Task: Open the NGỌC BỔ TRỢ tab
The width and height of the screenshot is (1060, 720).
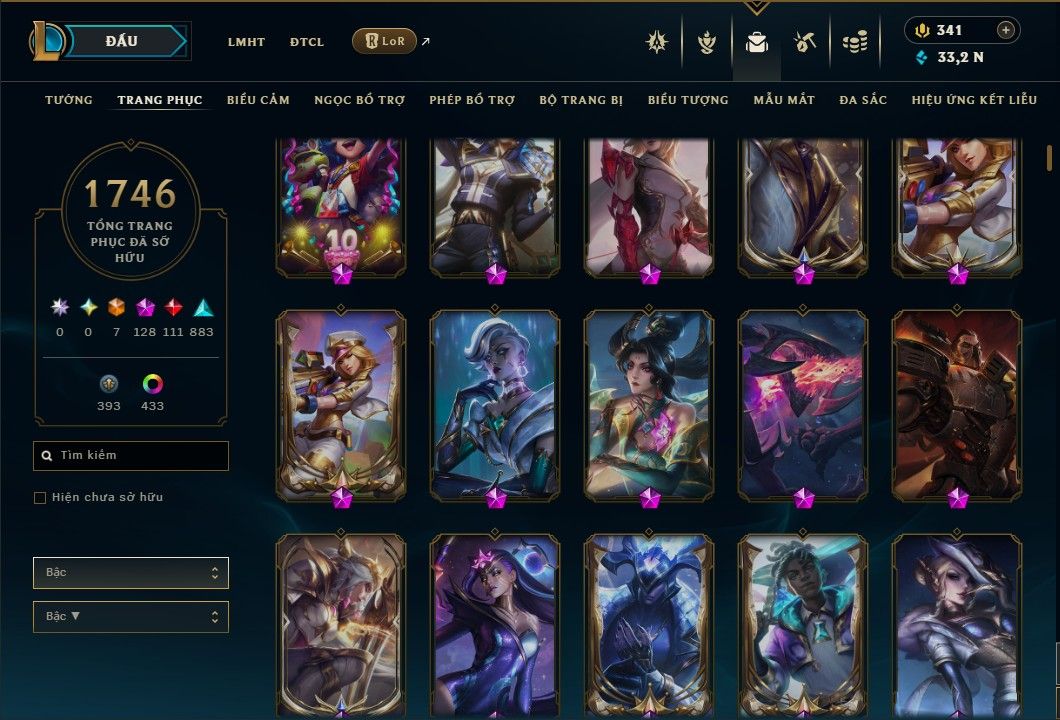Action: (359, 100)
